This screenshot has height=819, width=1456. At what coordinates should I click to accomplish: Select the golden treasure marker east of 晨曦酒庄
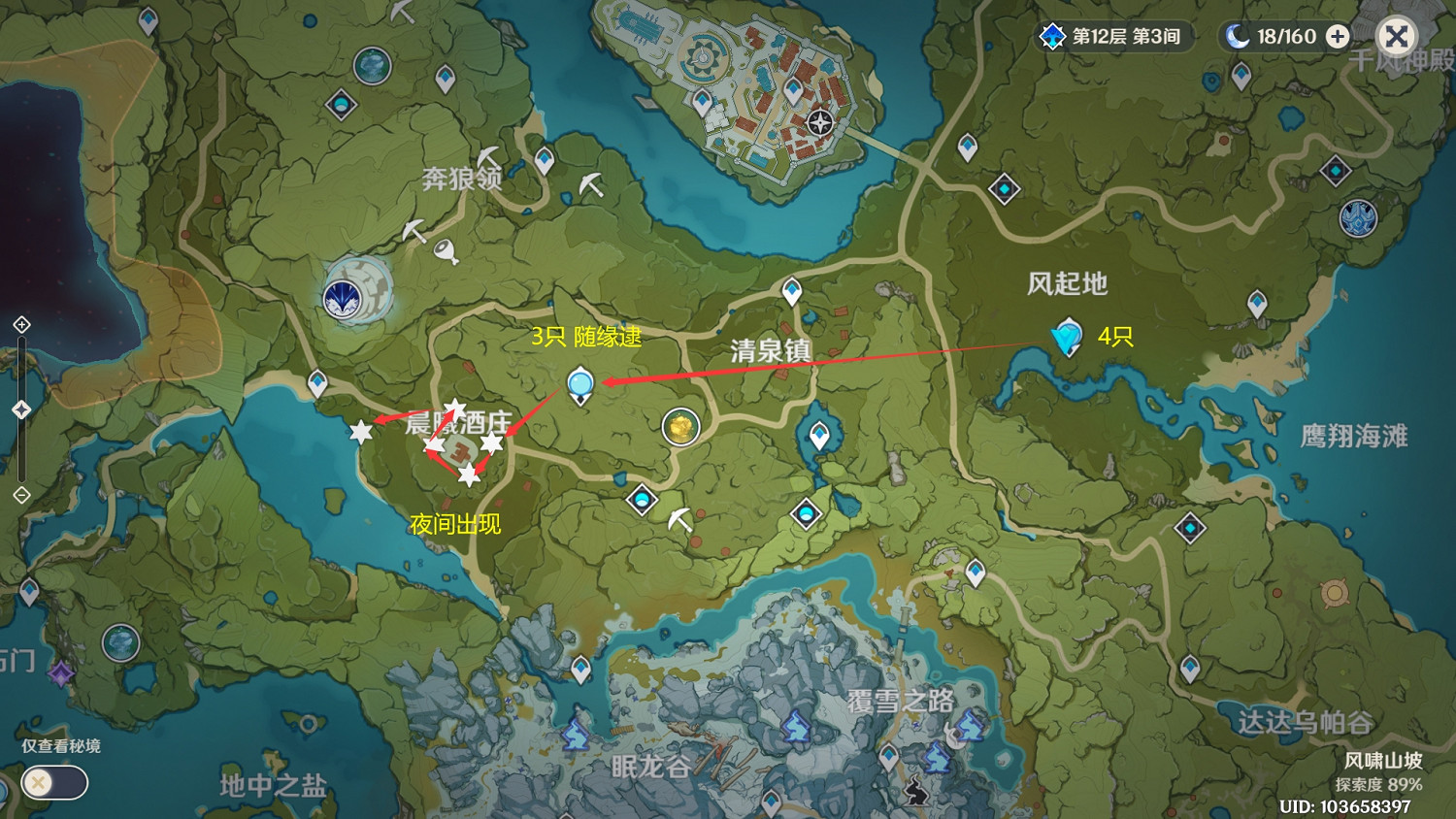pyautogui.click(x=680, y=427)
